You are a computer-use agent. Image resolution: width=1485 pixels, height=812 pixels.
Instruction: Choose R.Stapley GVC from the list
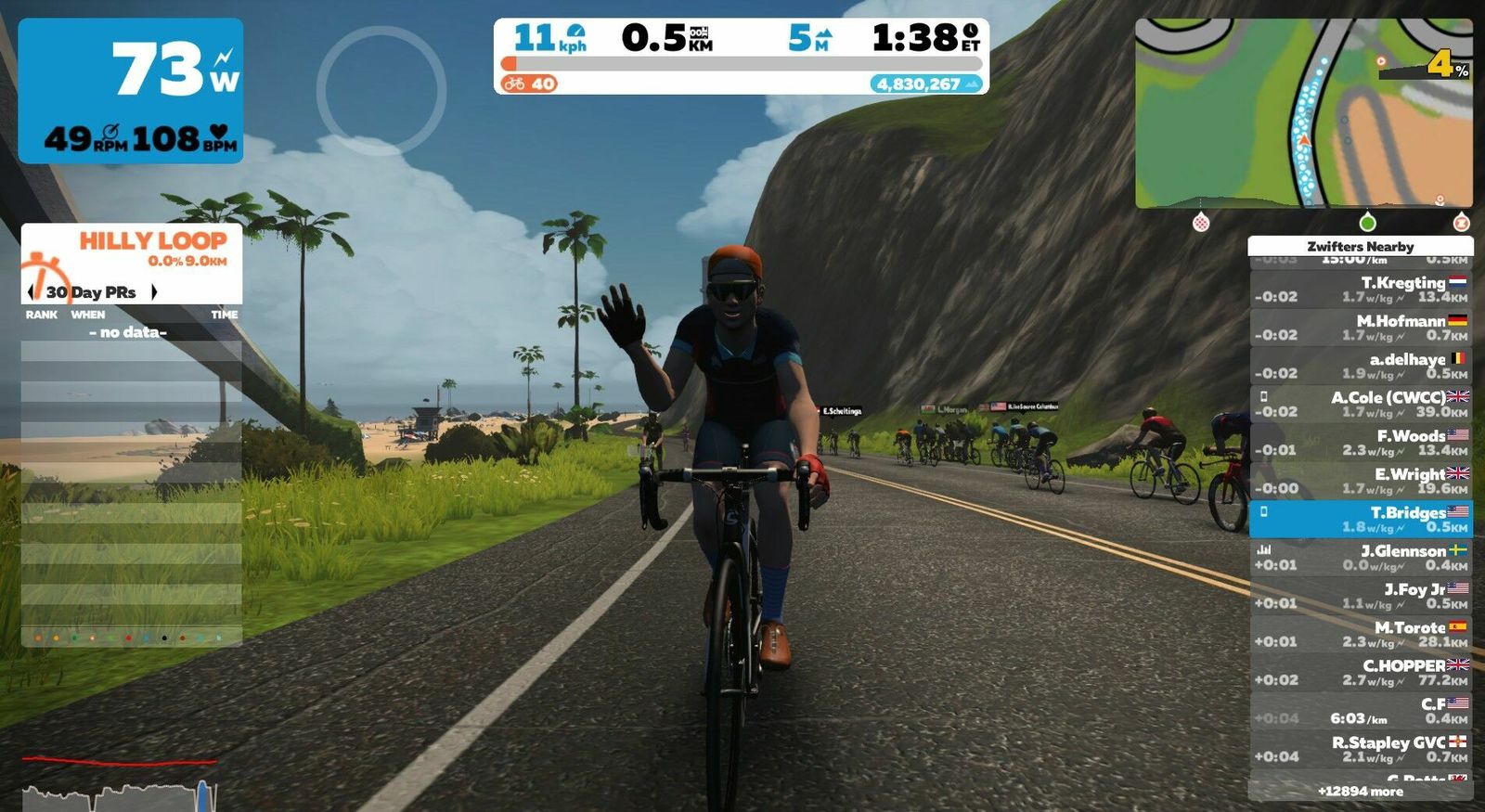[x=1361, y=749]
